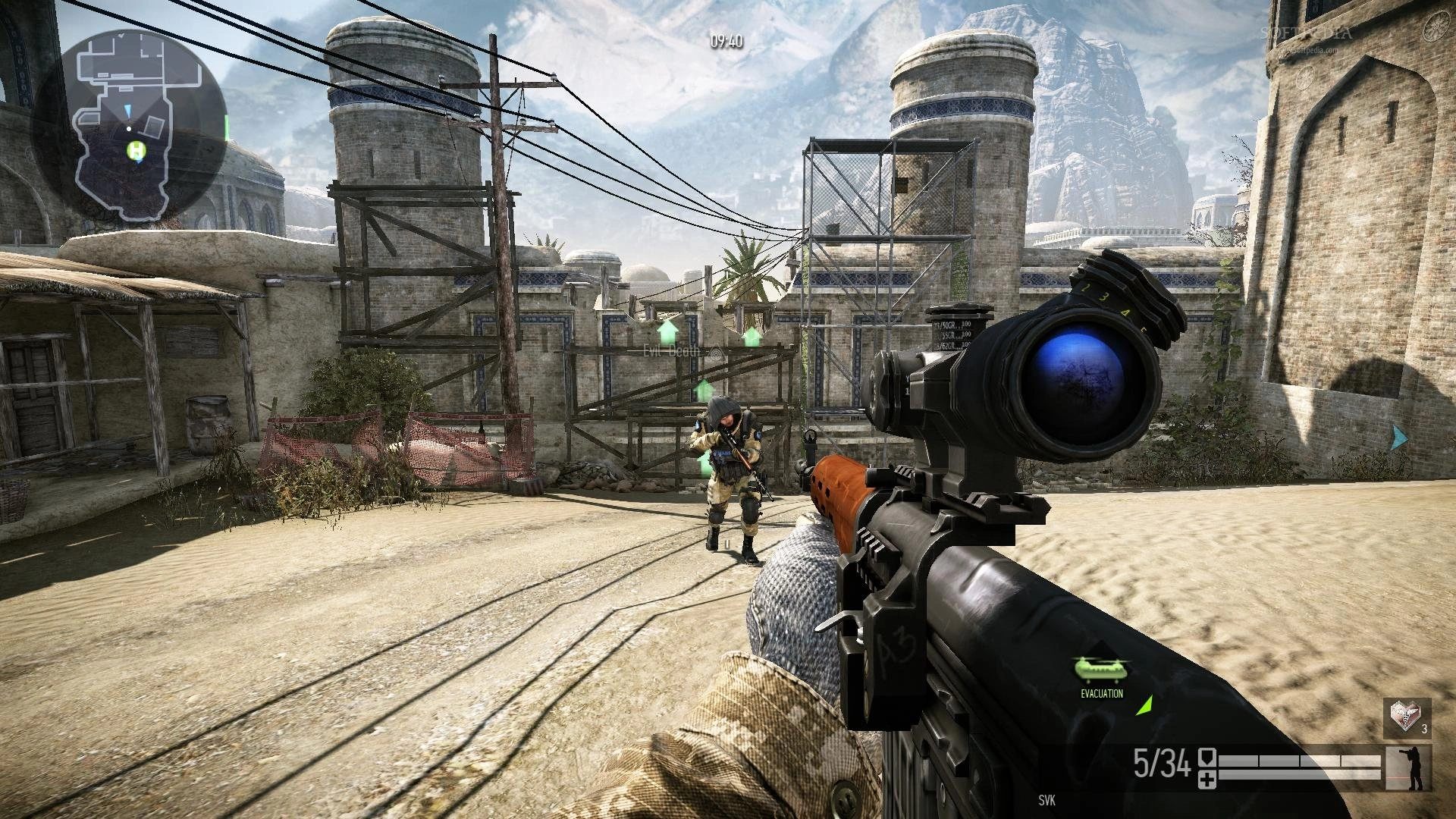Click the circular minimap

tap(127, 127)
